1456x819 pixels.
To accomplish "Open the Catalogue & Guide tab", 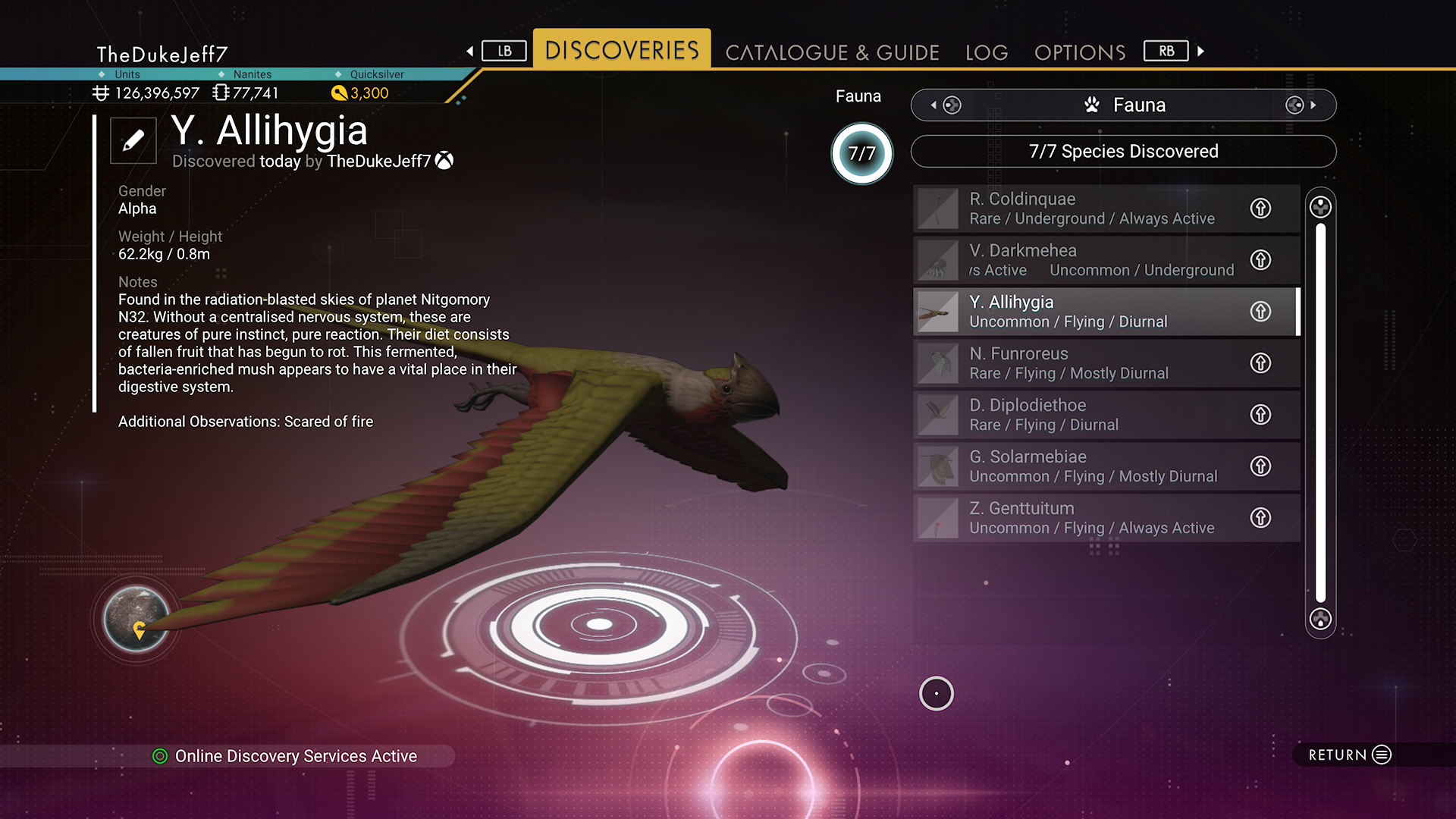I will pyautogui.click(x=832, y=52).
